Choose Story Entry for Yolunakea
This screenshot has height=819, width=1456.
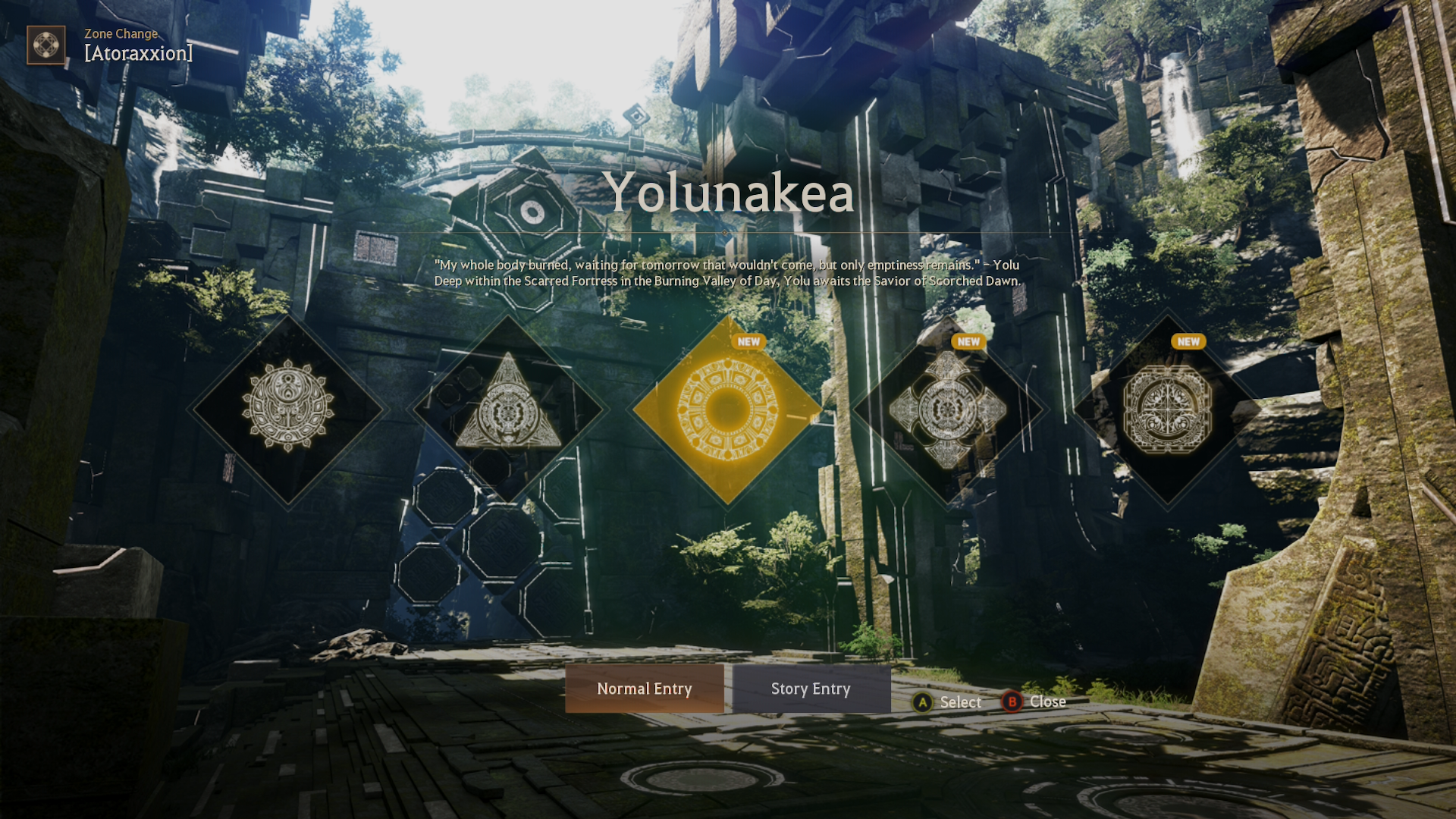811,689
